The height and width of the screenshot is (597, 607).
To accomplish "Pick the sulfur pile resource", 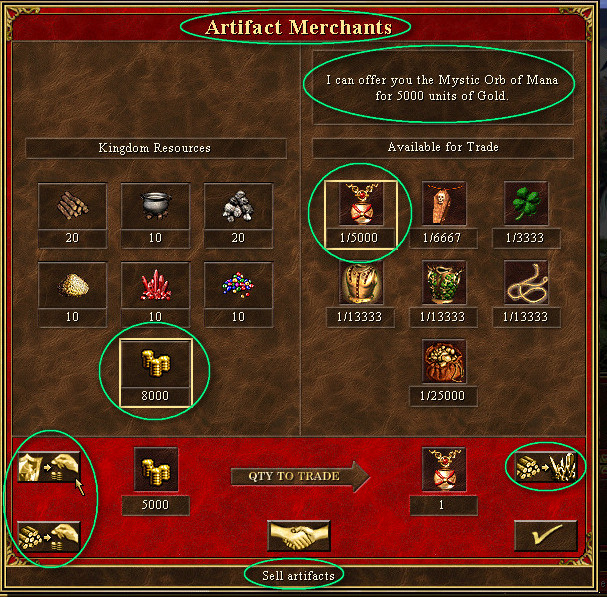I will [x=71, y=285].
